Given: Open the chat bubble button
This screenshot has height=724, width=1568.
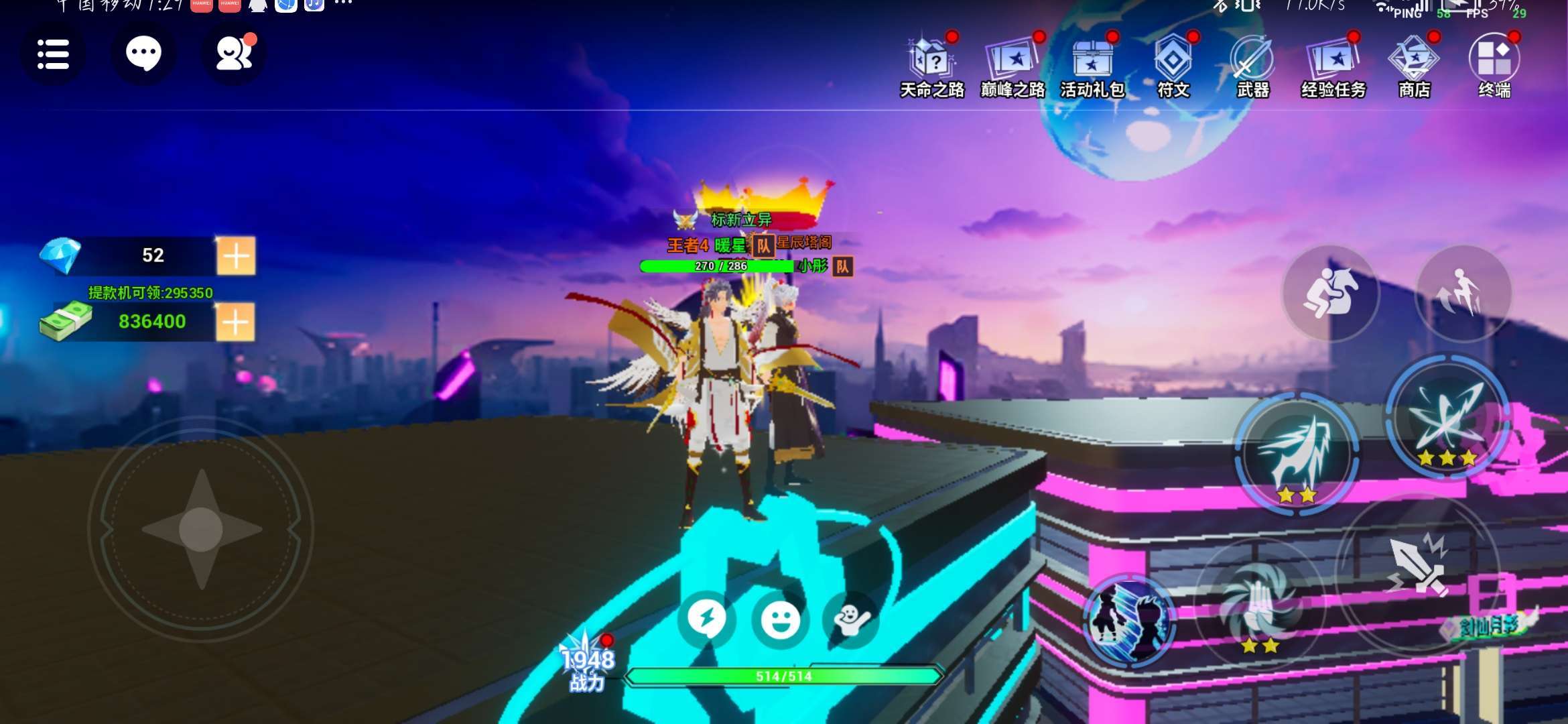Looking at the screenshot, I should [x=143, y=54].
